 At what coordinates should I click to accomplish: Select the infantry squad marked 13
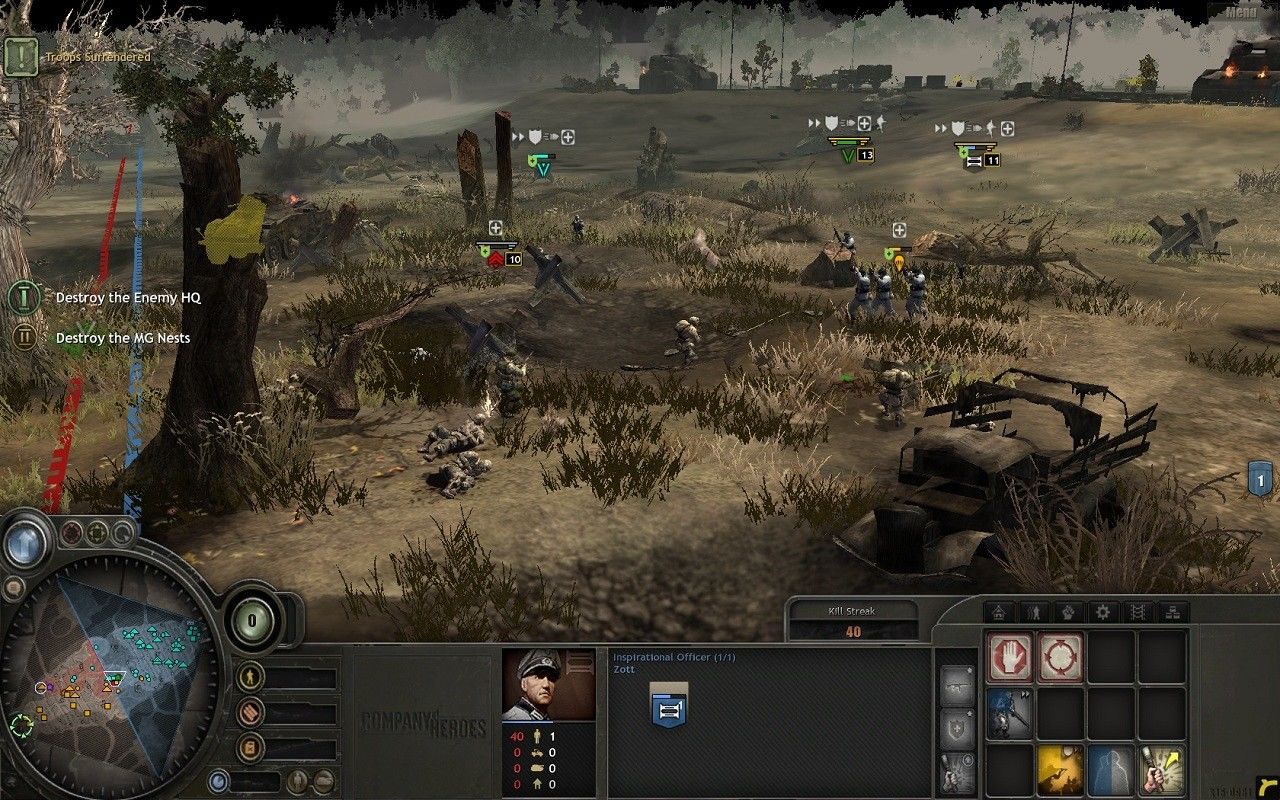[850, 155]
